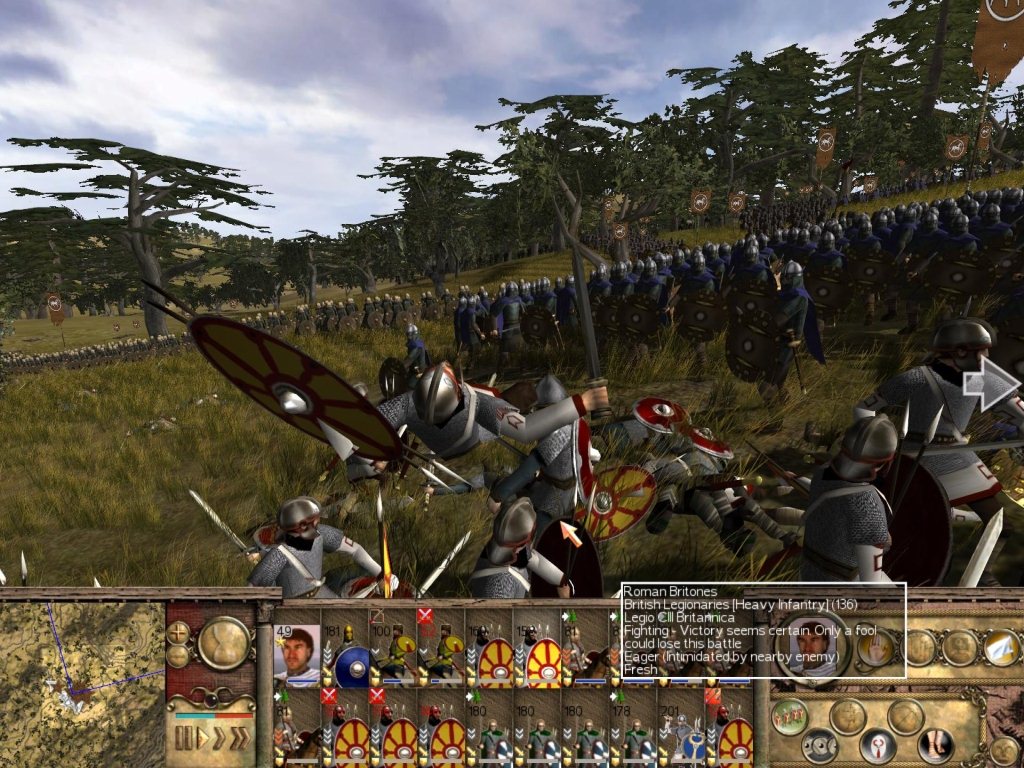Image resolution: width=1024 pixels, height=768 pixels.
Task: Pause the battle
Action: pos(184,739)
